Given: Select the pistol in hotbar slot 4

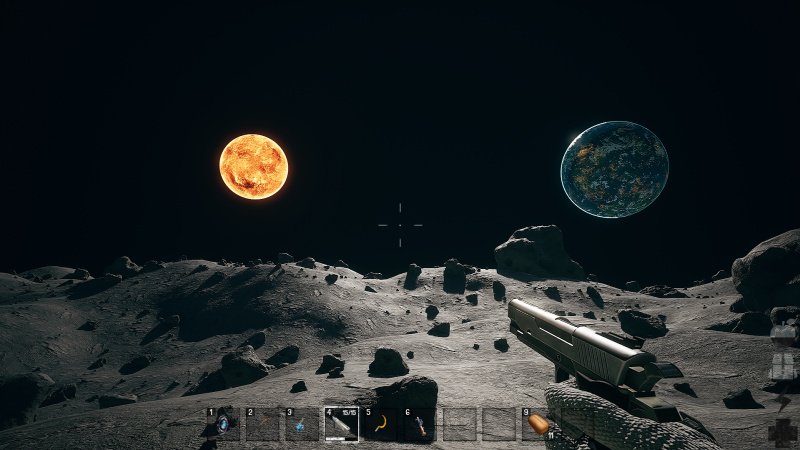Looking at the screenshot, I should tap(341, 425).
